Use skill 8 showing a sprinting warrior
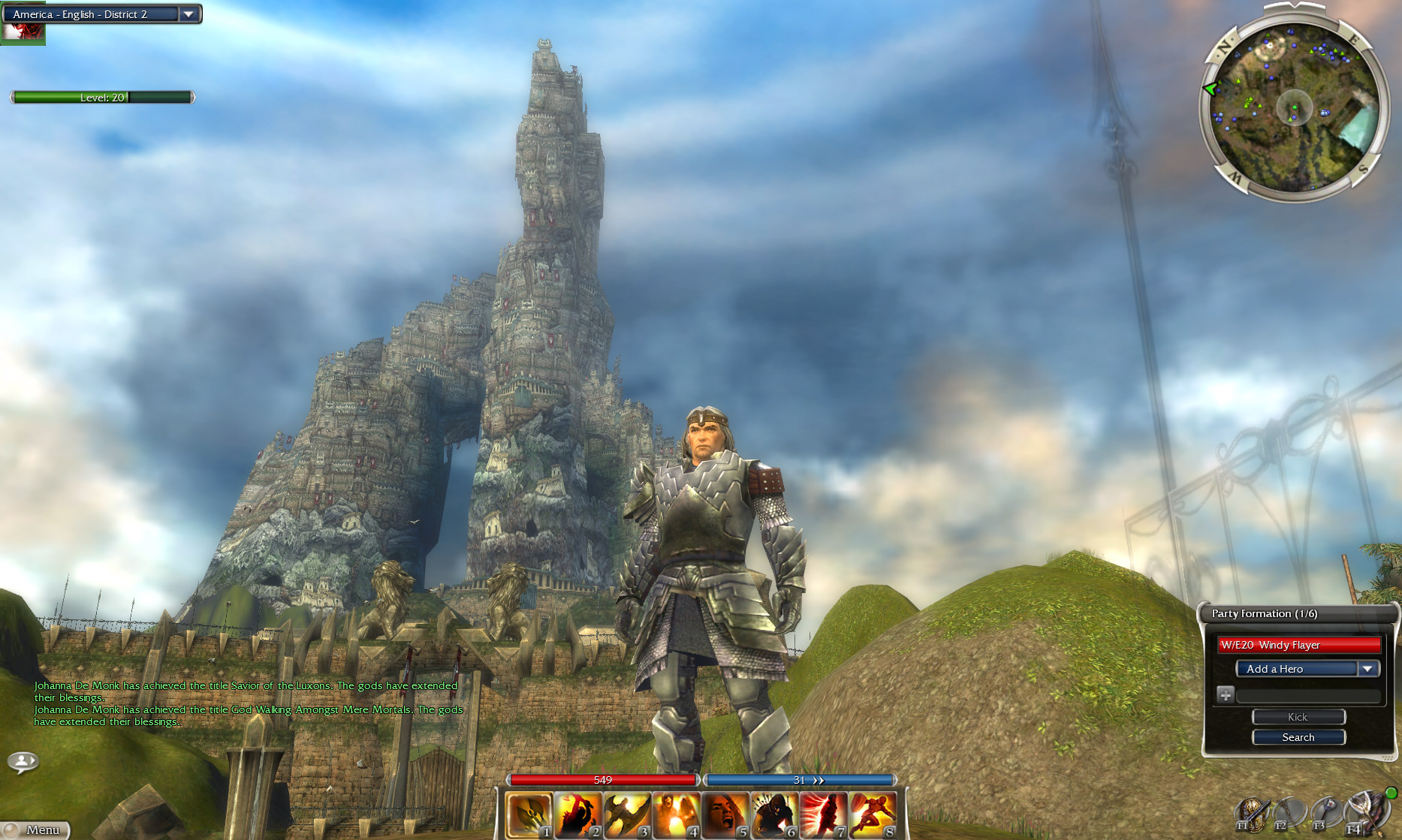The width and height of the screenshot is (1402, 840). [x=873, y=816]
